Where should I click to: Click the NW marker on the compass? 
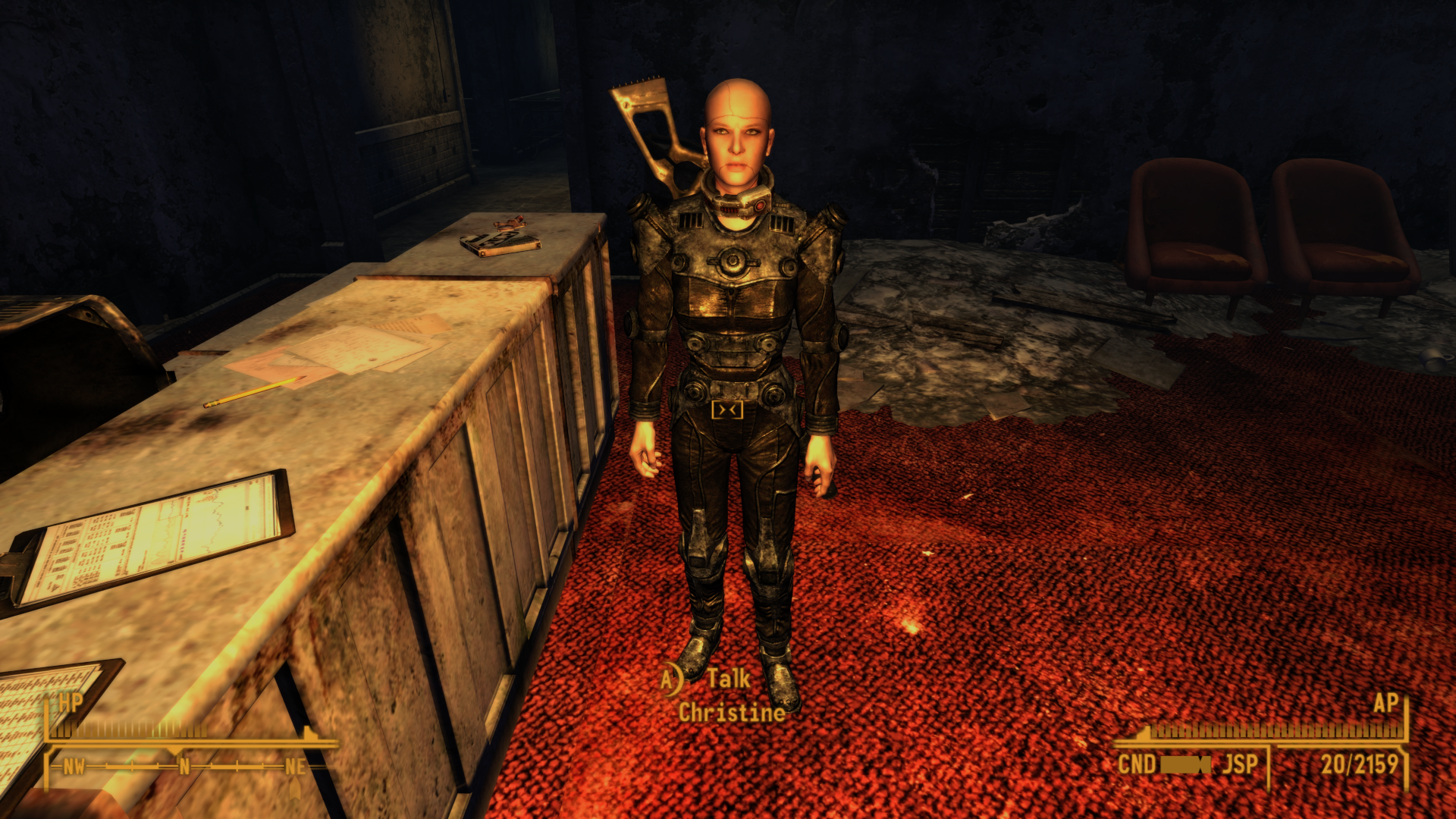[x=74, y=767]
